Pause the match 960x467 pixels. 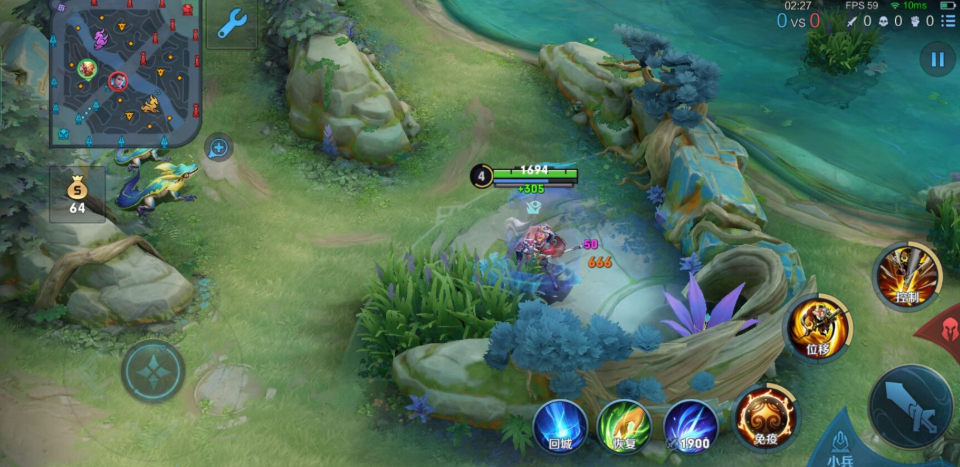937,59
